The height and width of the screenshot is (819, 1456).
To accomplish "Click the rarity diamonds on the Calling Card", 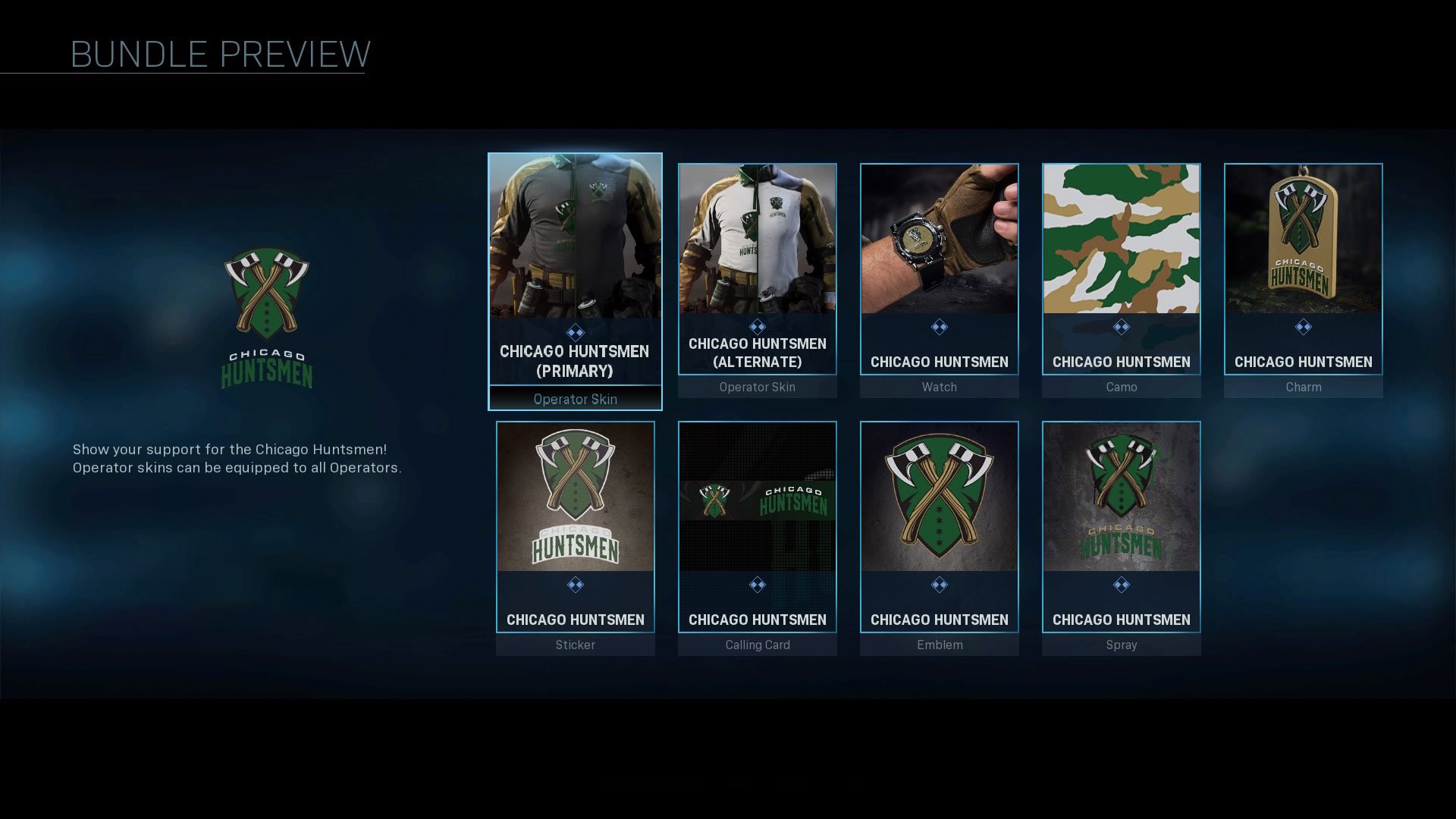I will pyautogui.click(x=757, y=585).
